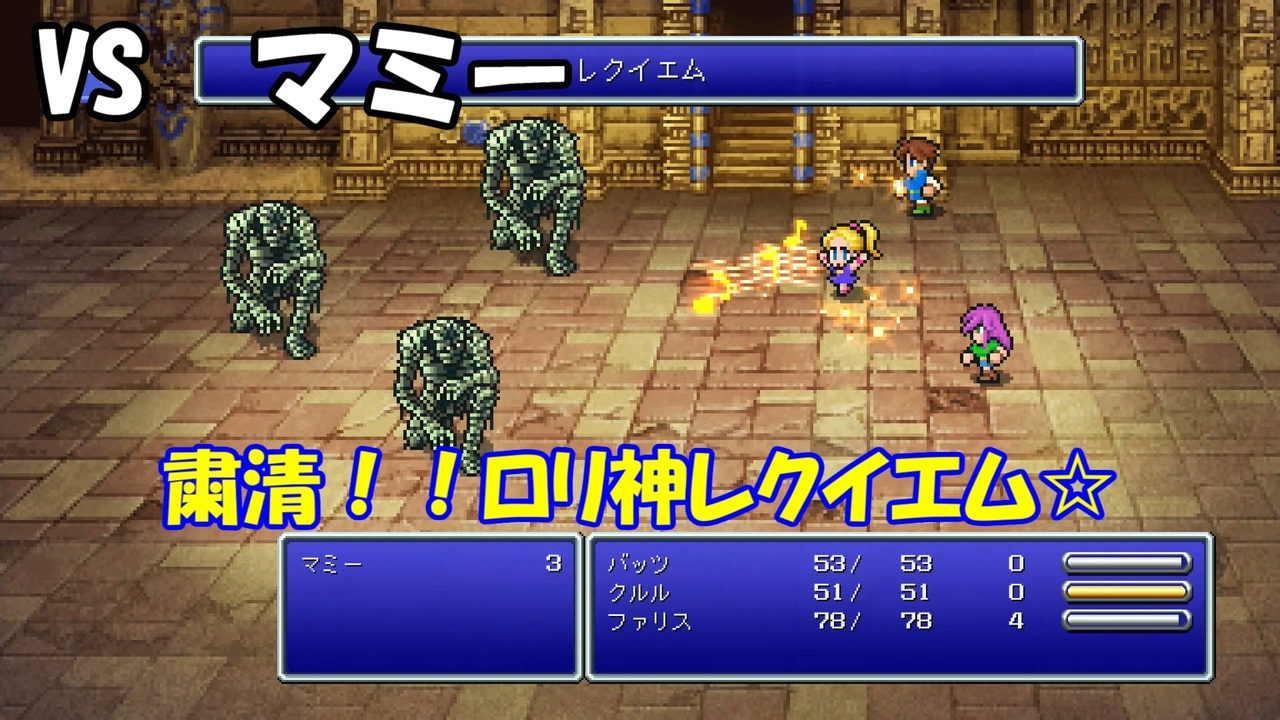Click Bartz's empty ATB gauge bar

[1125, 563]
